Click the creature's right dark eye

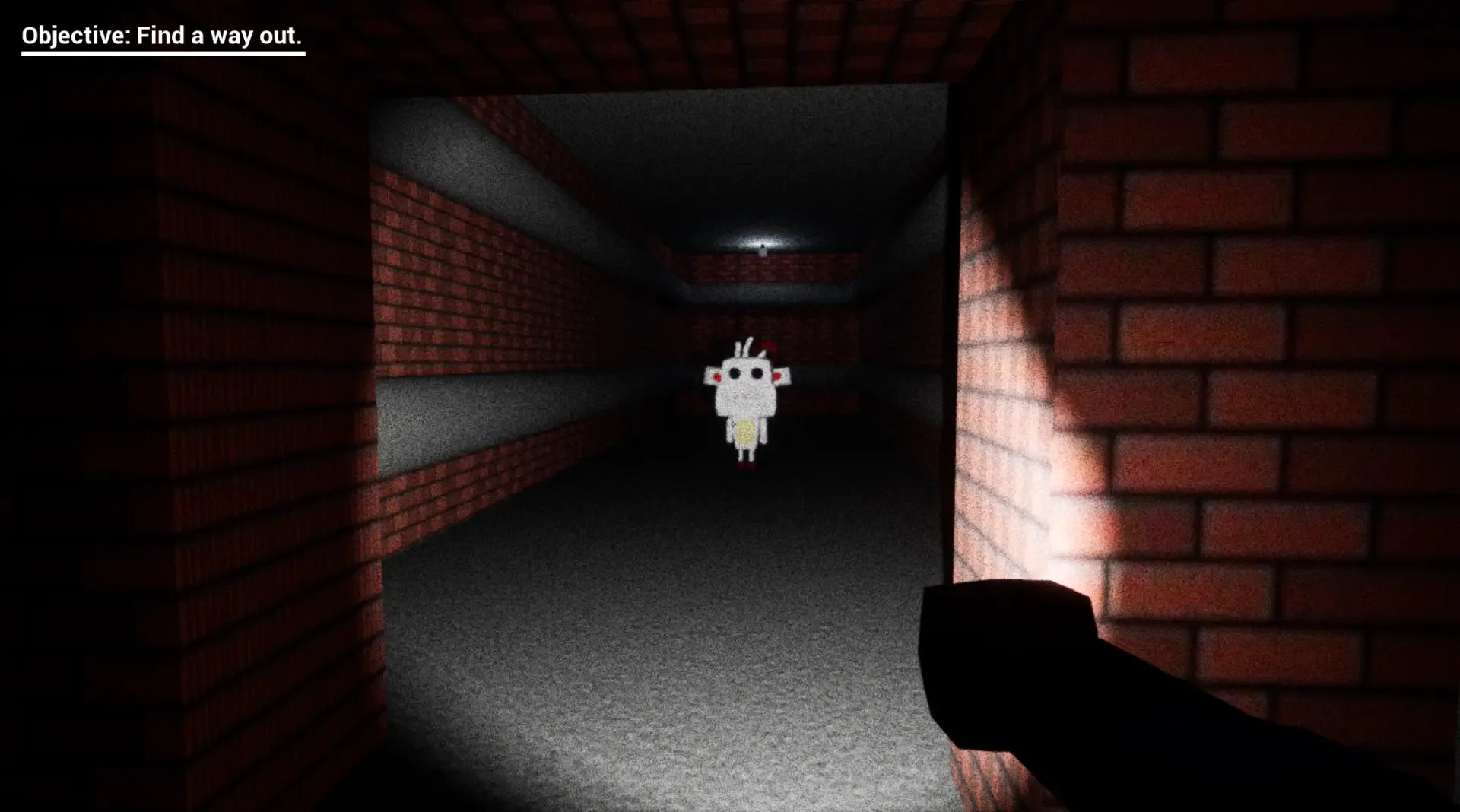tap(757, 374)
